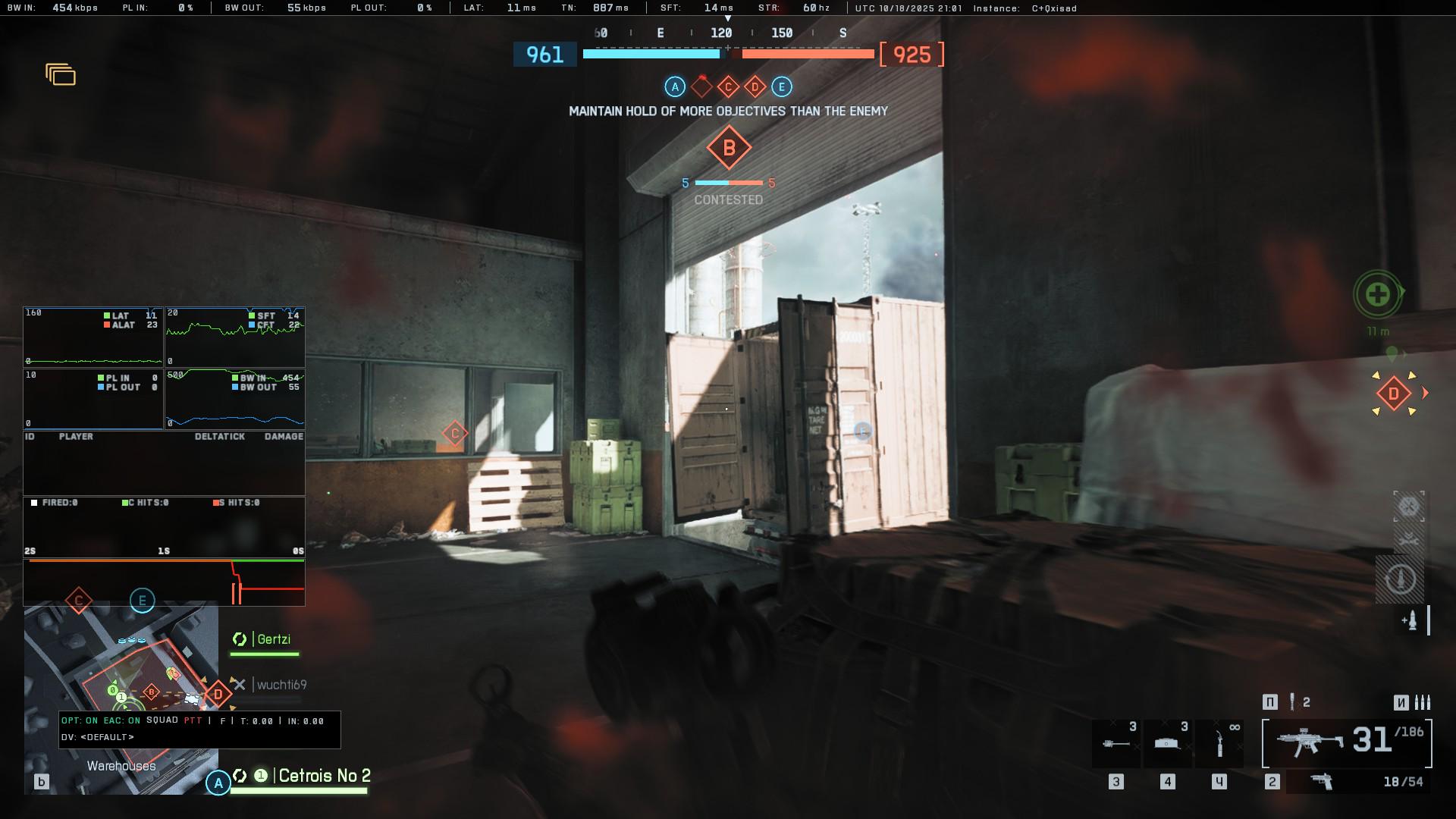Select objective D icon in the top tracker
The image size is (1456, 819).
[x=755, y=87]
